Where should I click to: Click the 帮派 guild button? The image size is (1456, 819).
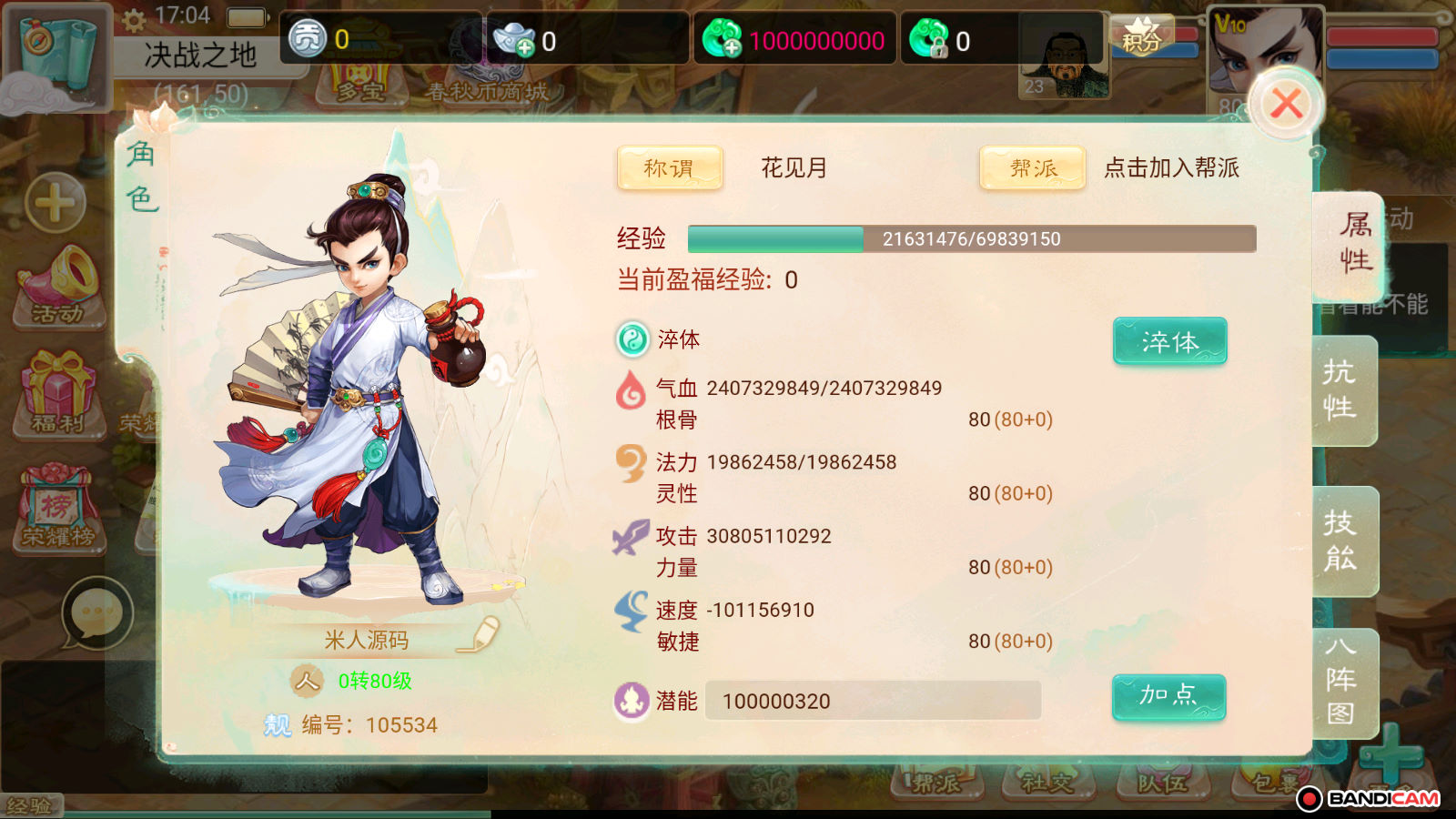coord(1032,168)
